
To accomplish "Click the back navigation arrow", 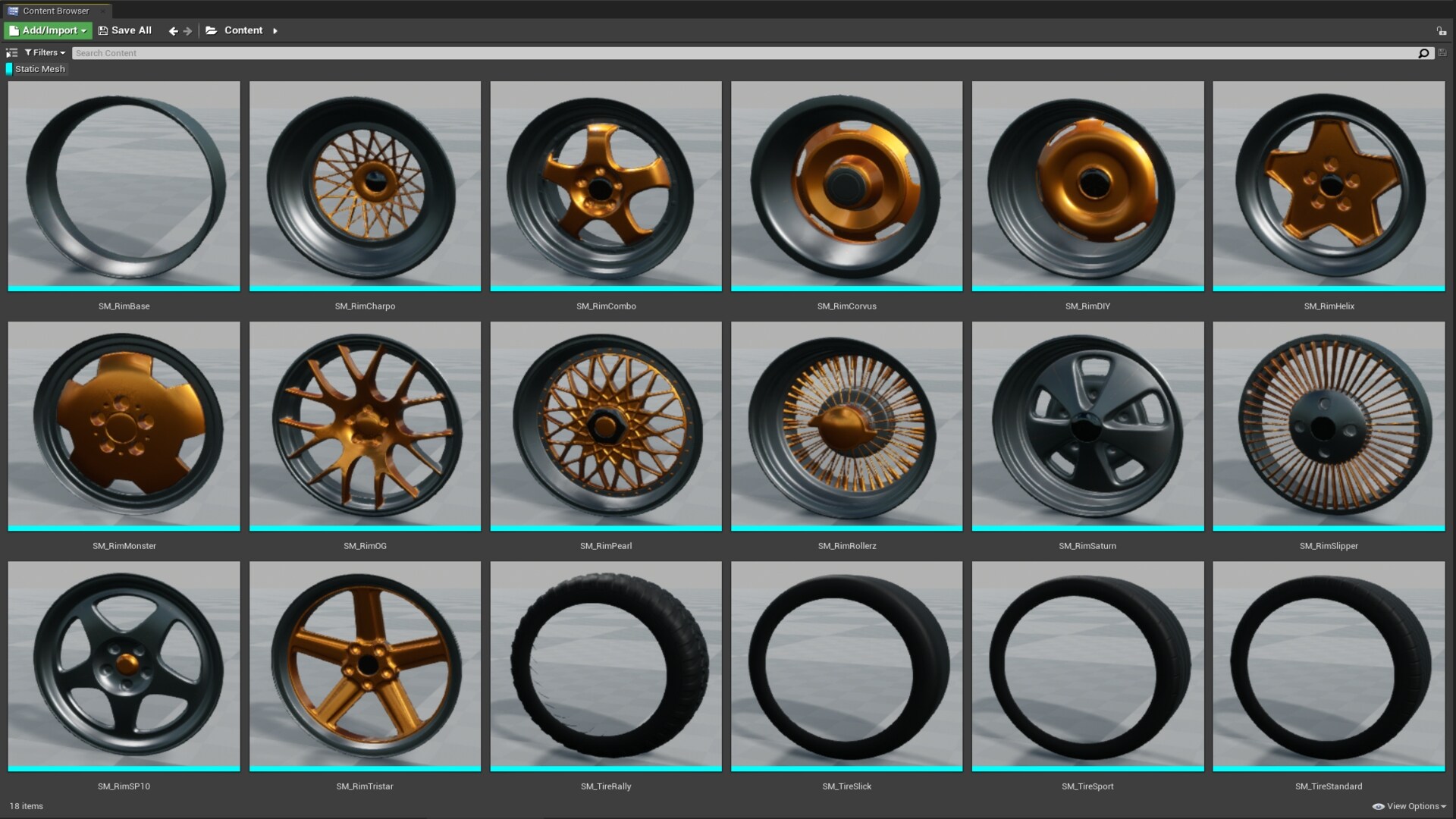I will coord(173,30).
